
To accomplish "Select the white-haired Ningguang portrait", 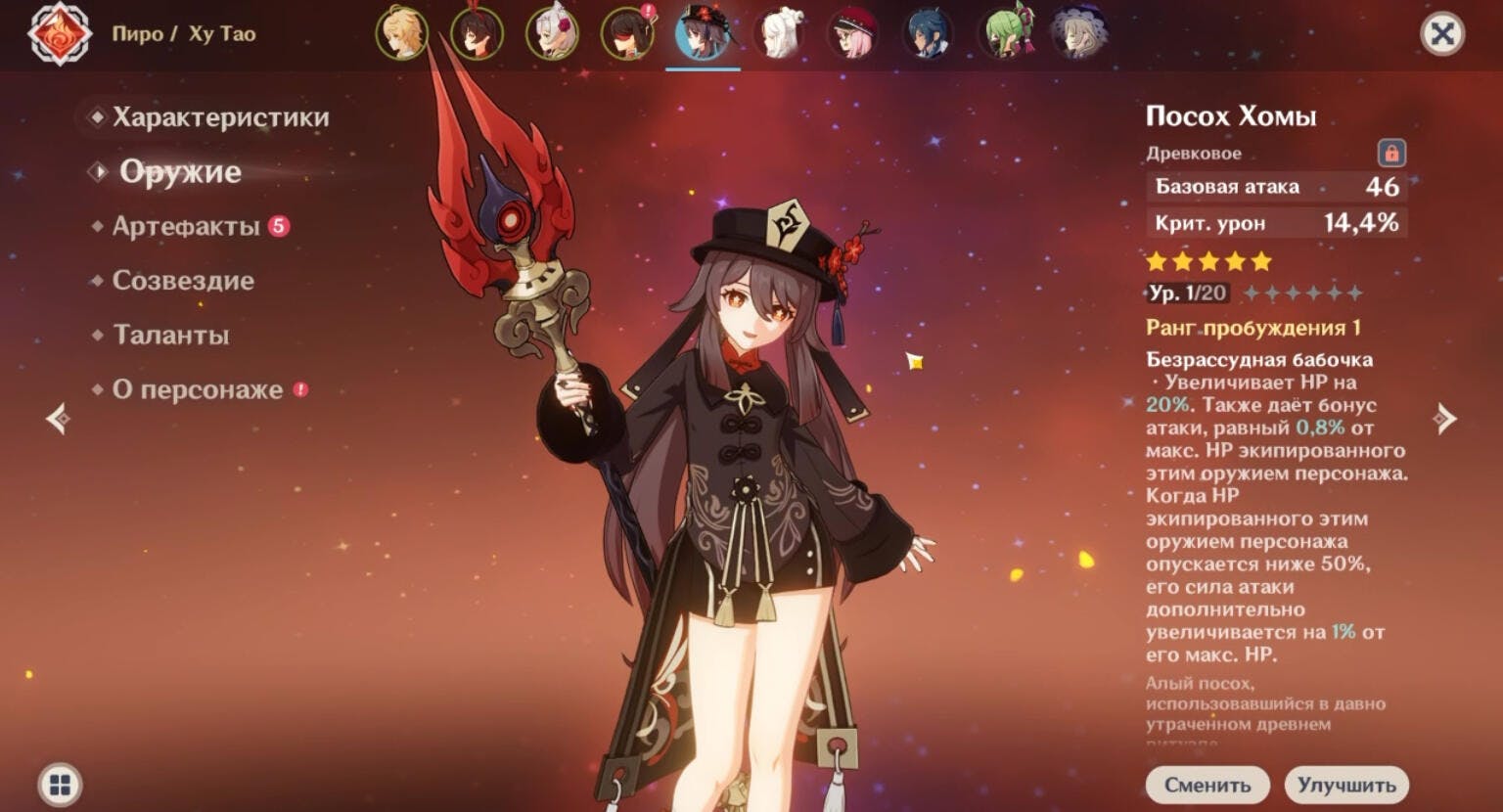I will 779,33.
